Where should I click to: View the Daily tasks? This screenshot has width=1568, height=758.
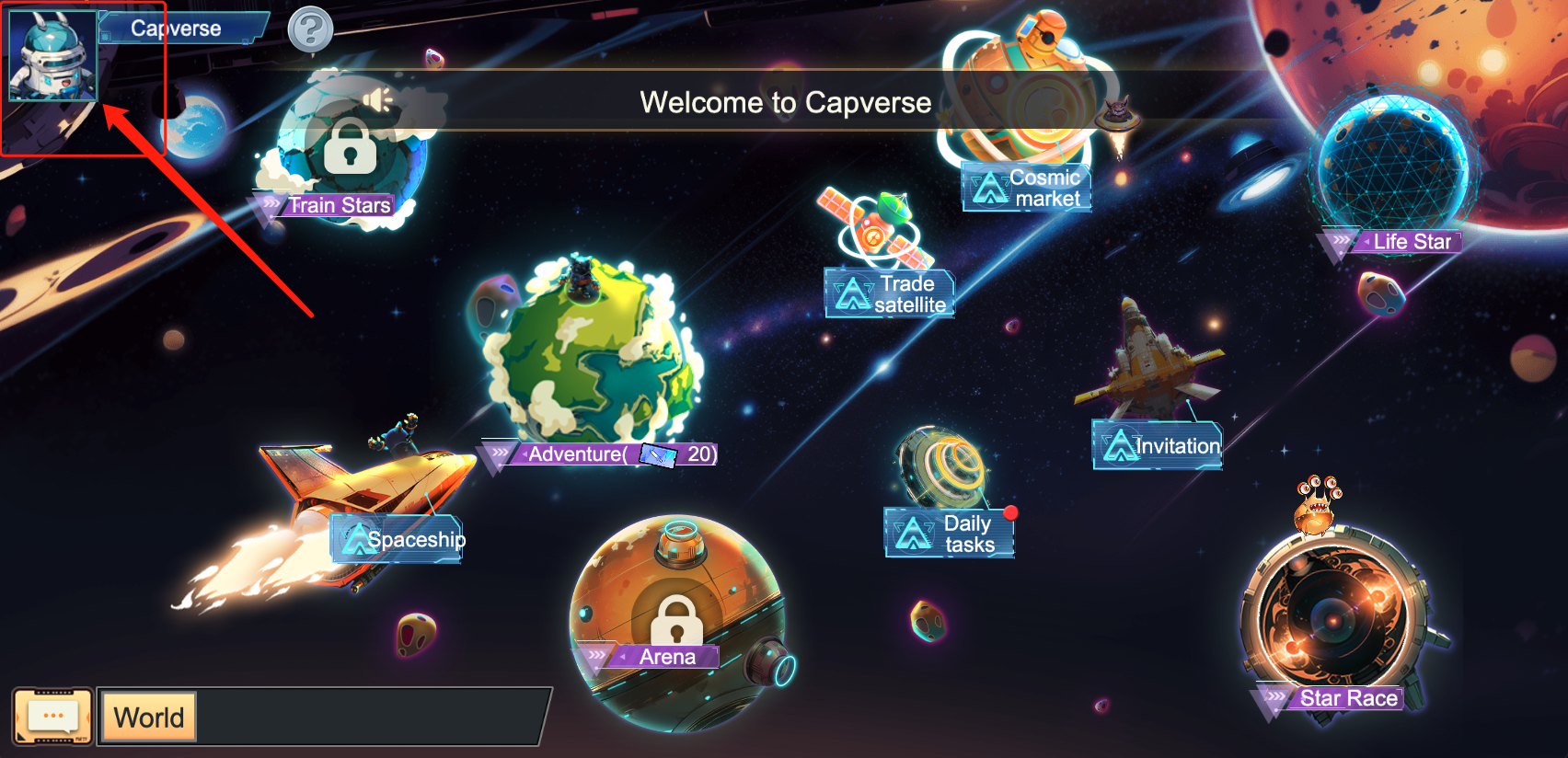tap(950, 534)
